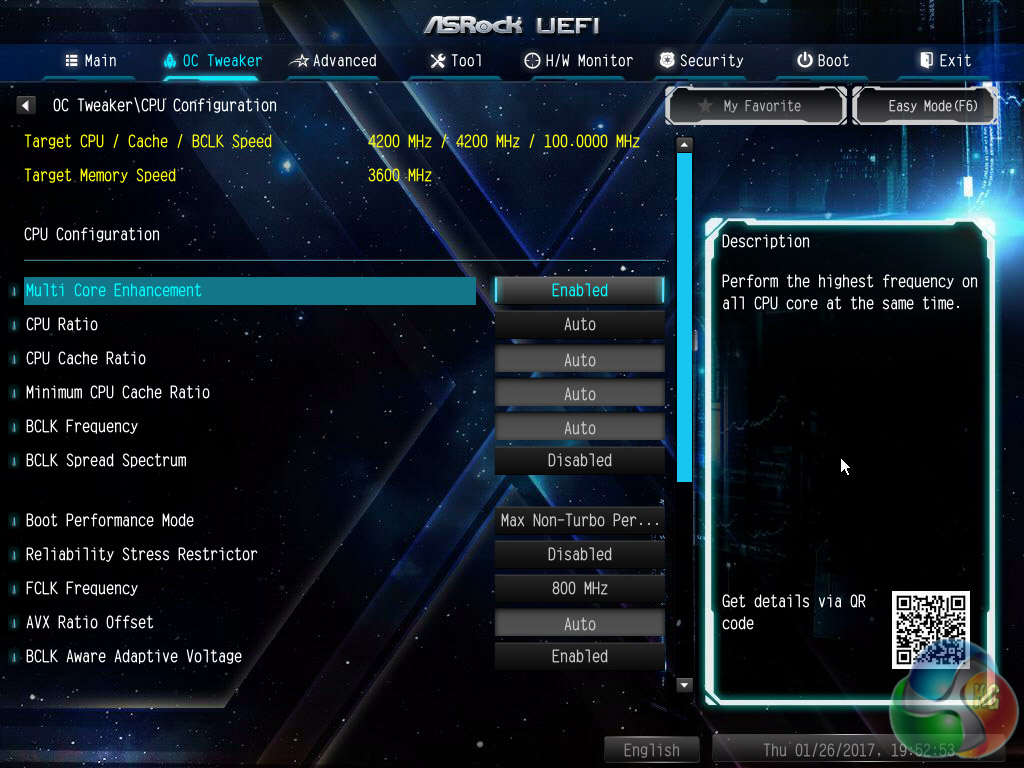Edit the AVX Ratio Offset field

coord(580,624)
